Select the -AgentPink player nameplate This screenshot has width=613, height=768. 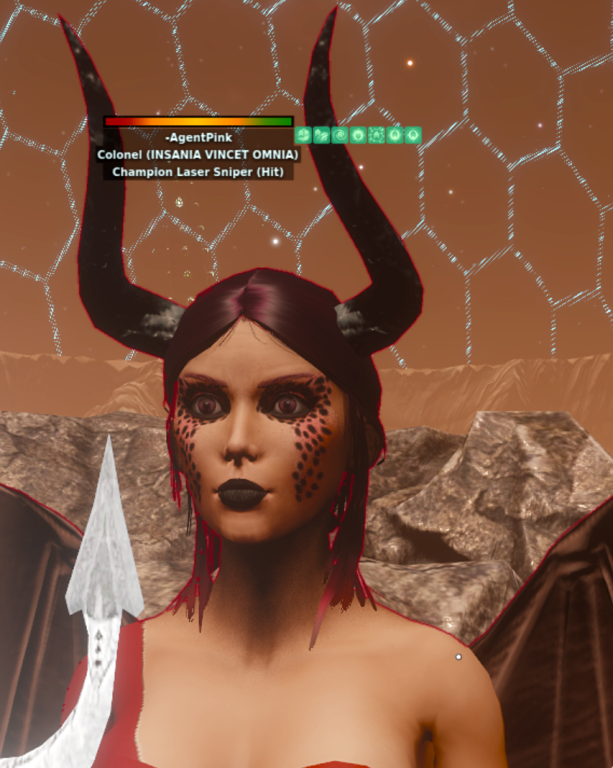198,137
